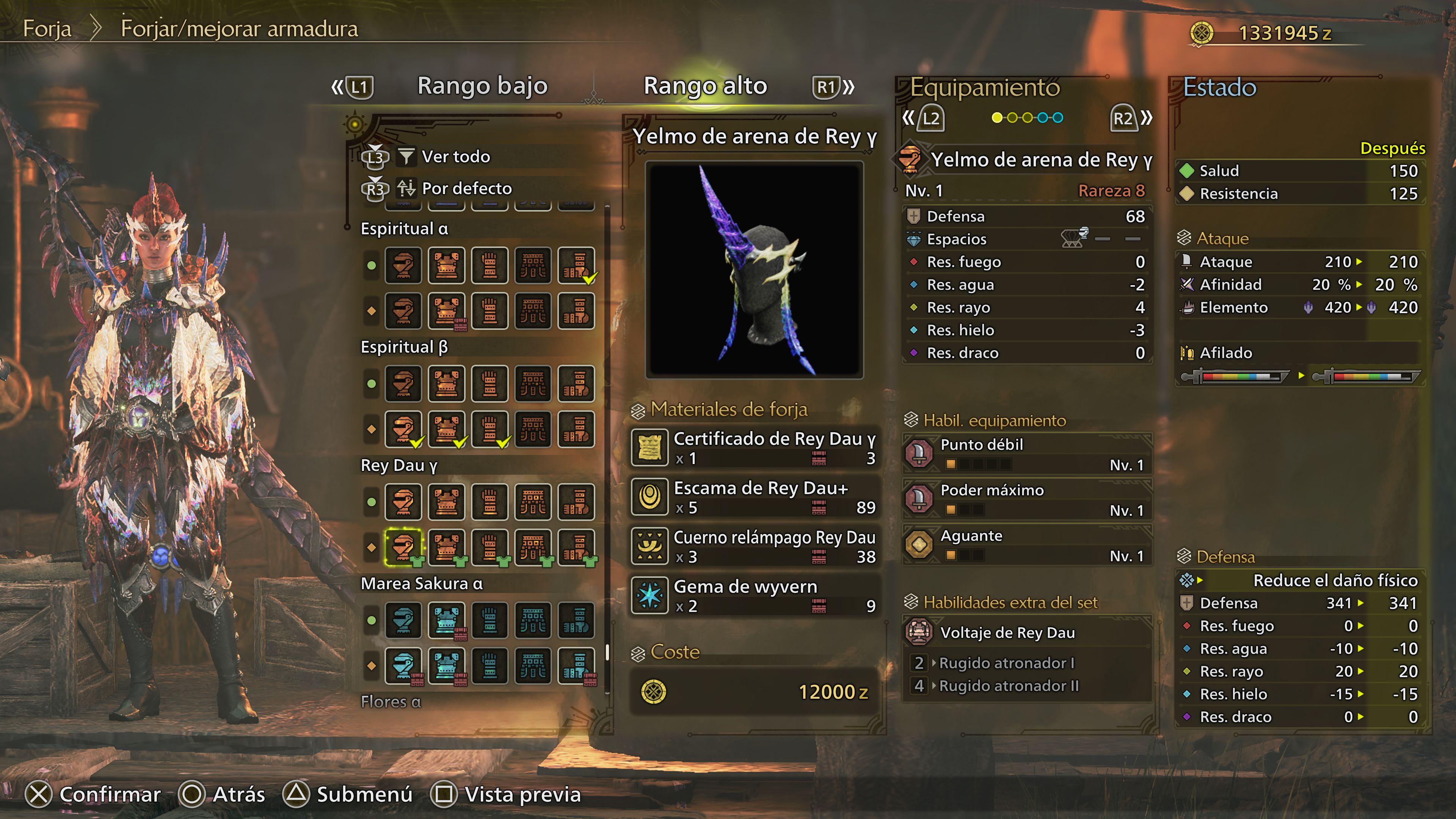Go back with Atrás
1456x819 pixels.
pyautogui.click(x=222, y=794)
